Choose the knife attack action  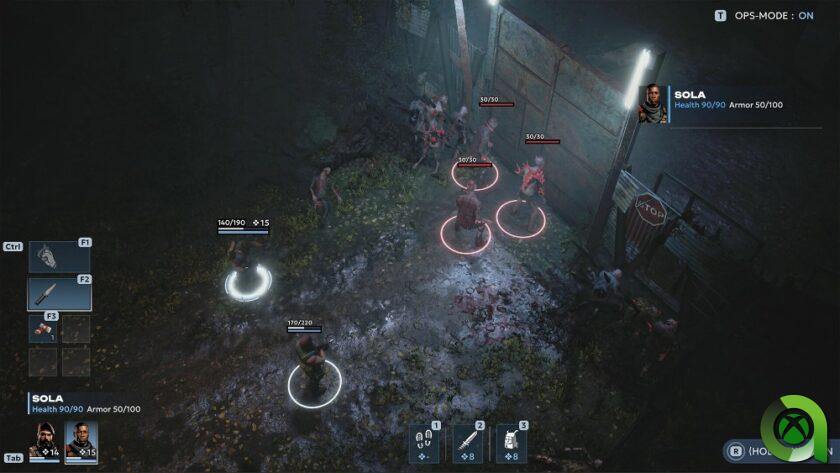pos(468,440)
